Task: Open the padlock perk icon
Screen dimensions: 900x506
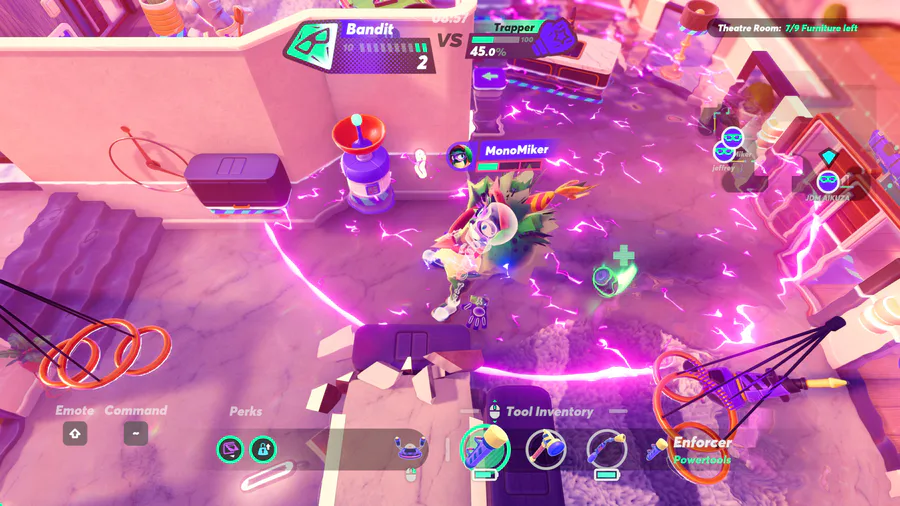Action: [x=263, y=450]
